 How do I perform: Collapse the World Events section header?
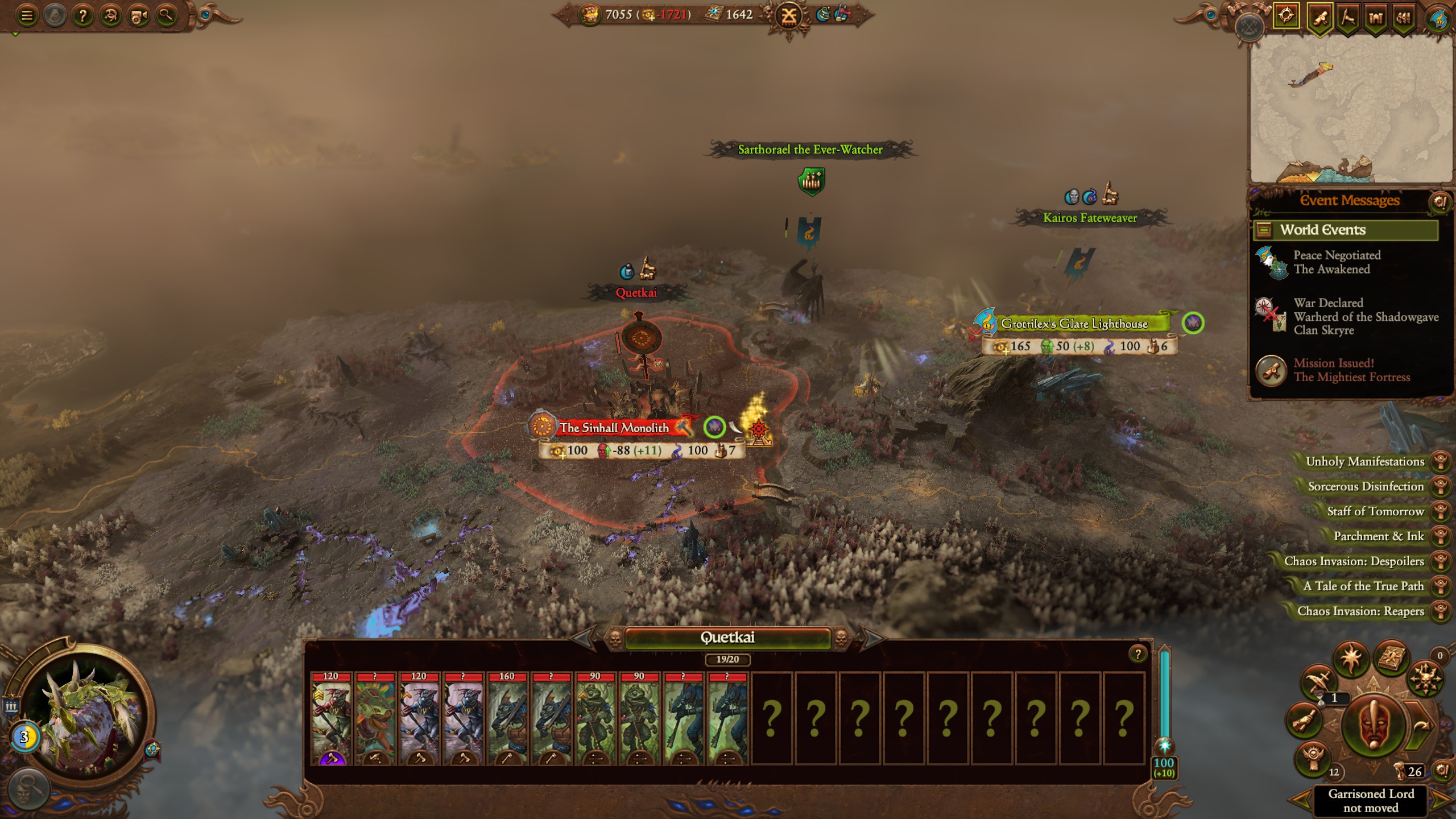tap(1264, 230)
